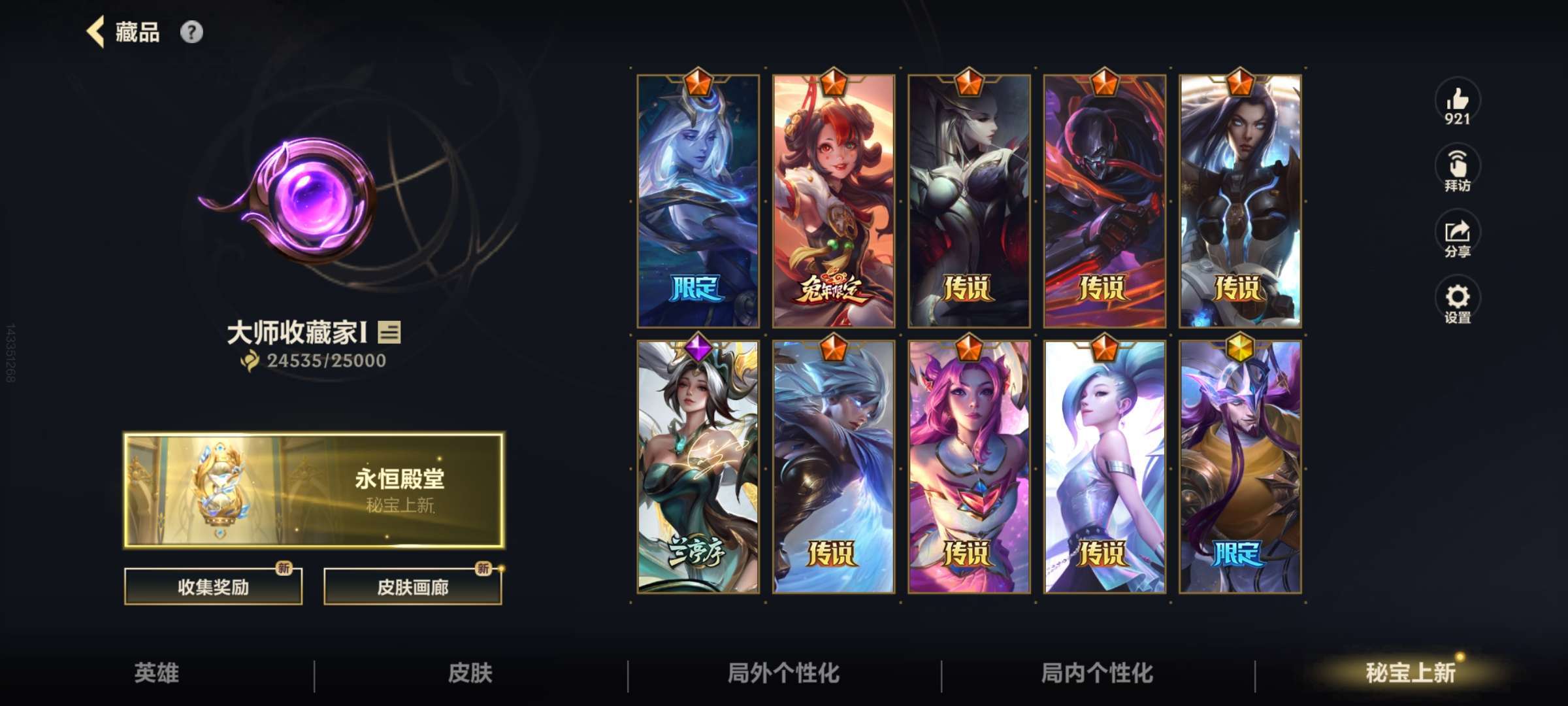Open help via the question mark icon
This screenshot has width=1568, height=706.
(x=190, y=32)
